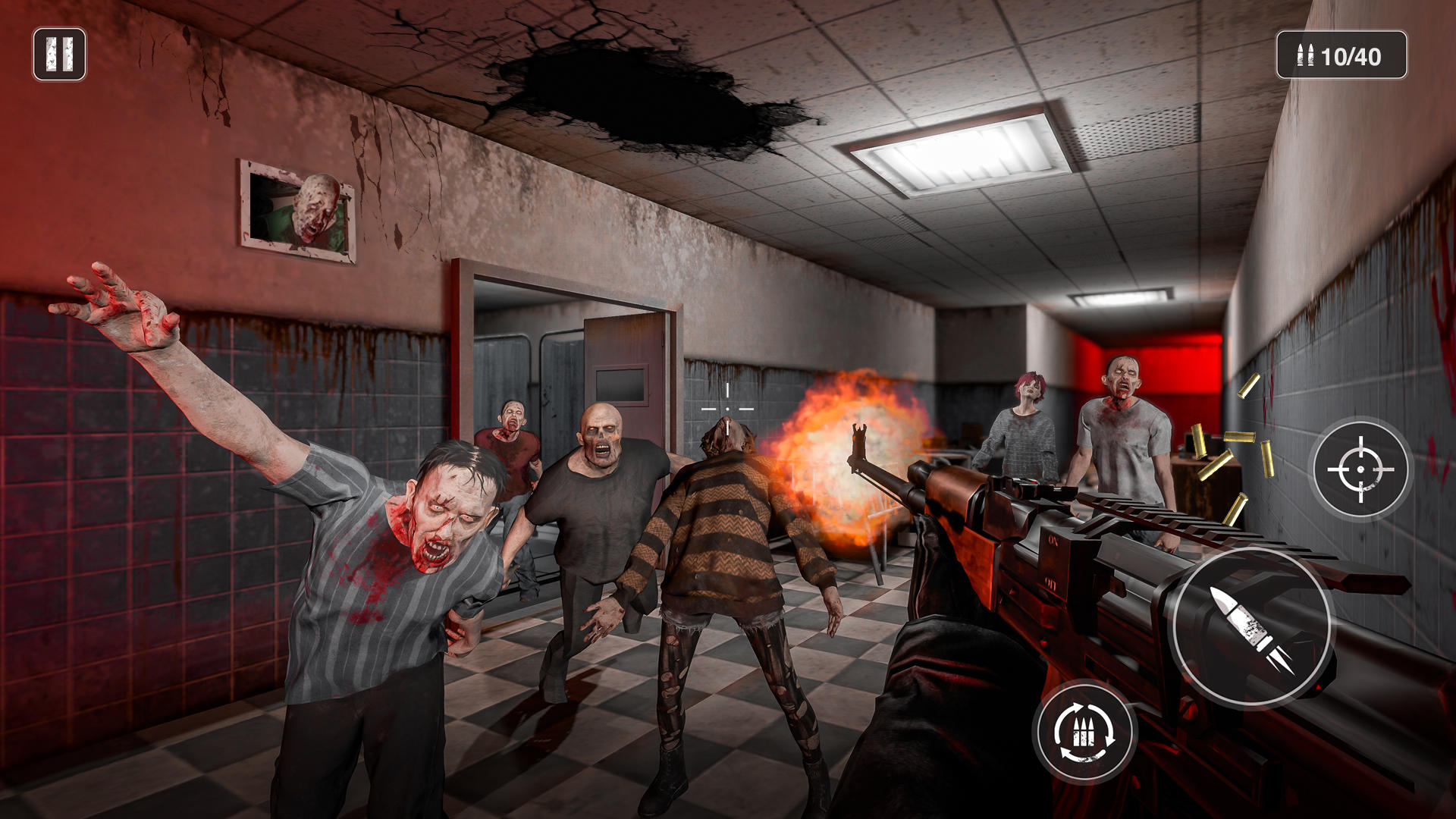The height and width of the screenshot is (819, 1456).
Task: Tap the bullet icons beside the ammo count
Action: coord(1303,54)
